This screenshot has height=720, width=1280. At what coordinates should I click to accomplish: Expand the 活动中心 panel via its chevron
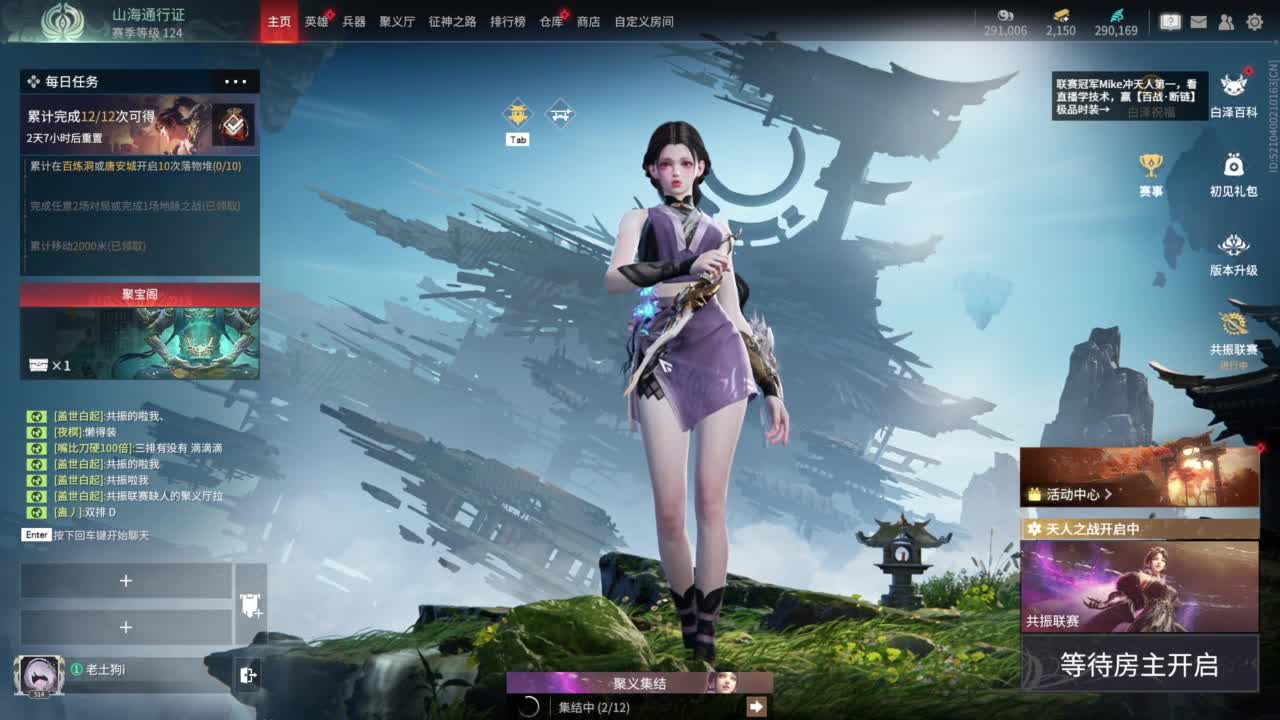(1110, 493)
